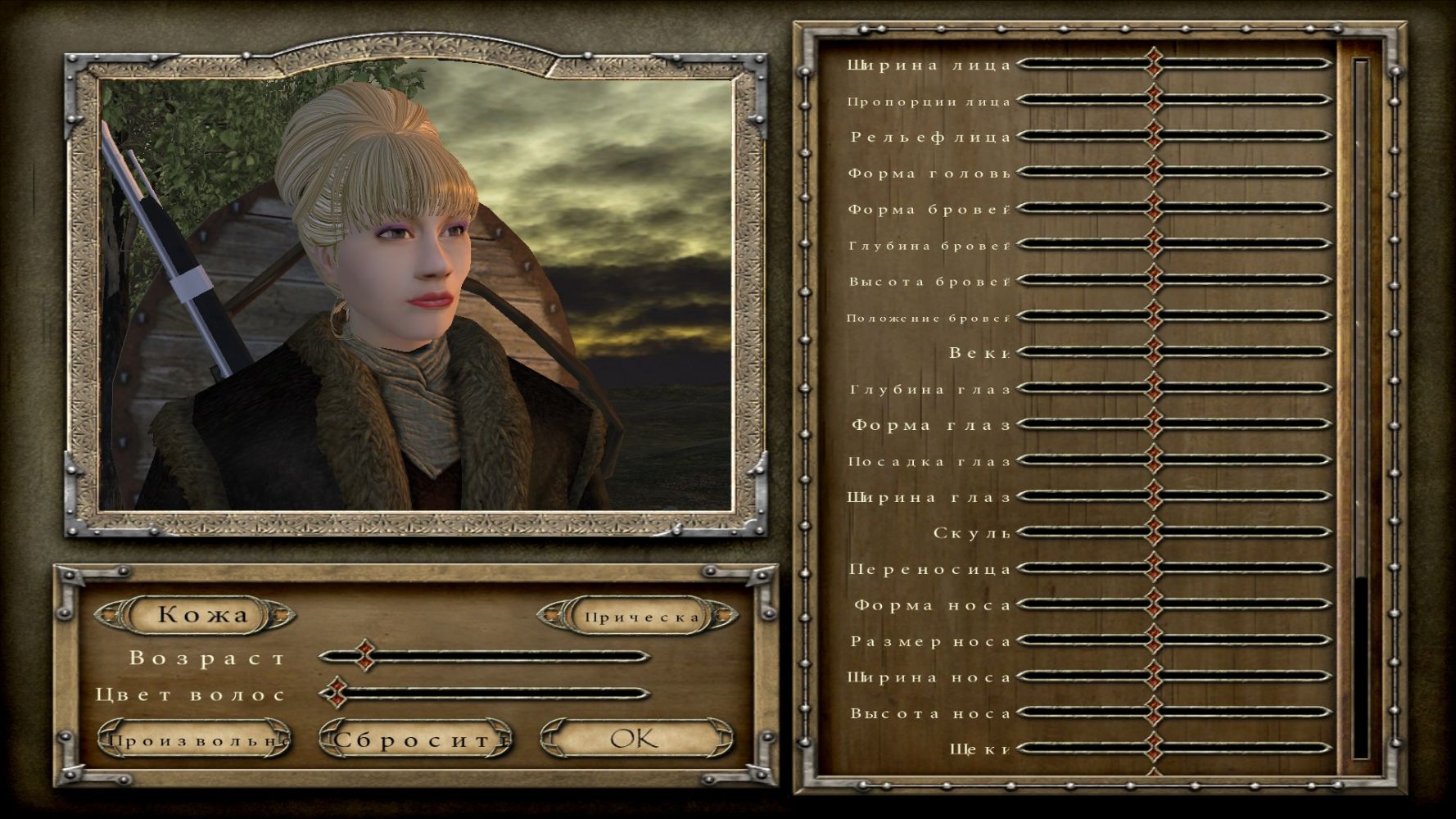Change the Пропорции лица slider

[1154, 99]
